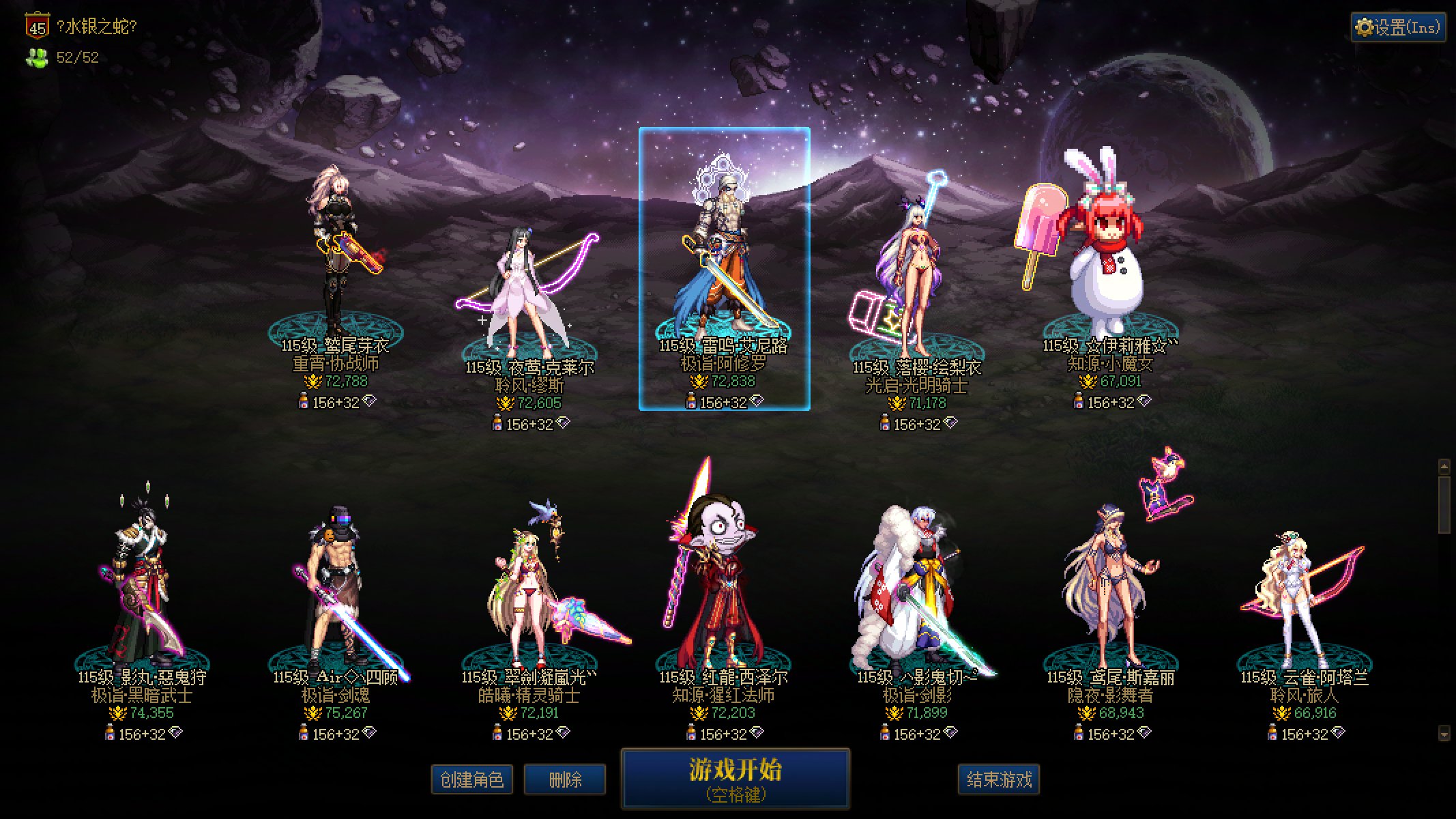The width and height of the screenshot is (1456, 819).
Task: Click the fatigue potion icon under 影丸·惡鬼狩
Action: pyautogui.click(x=110, y=733)
